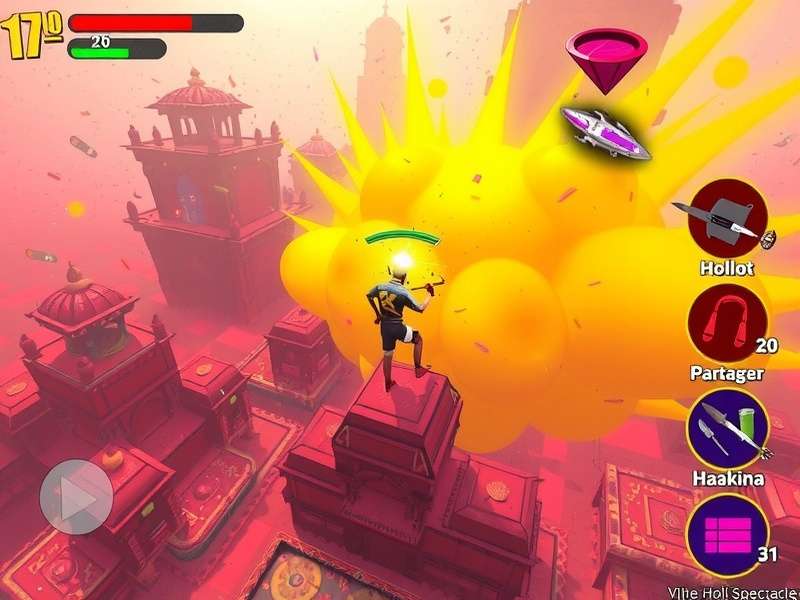Activate the Hollot knife ability
This screenshot has height=600, width=800.
click(727, 219)
